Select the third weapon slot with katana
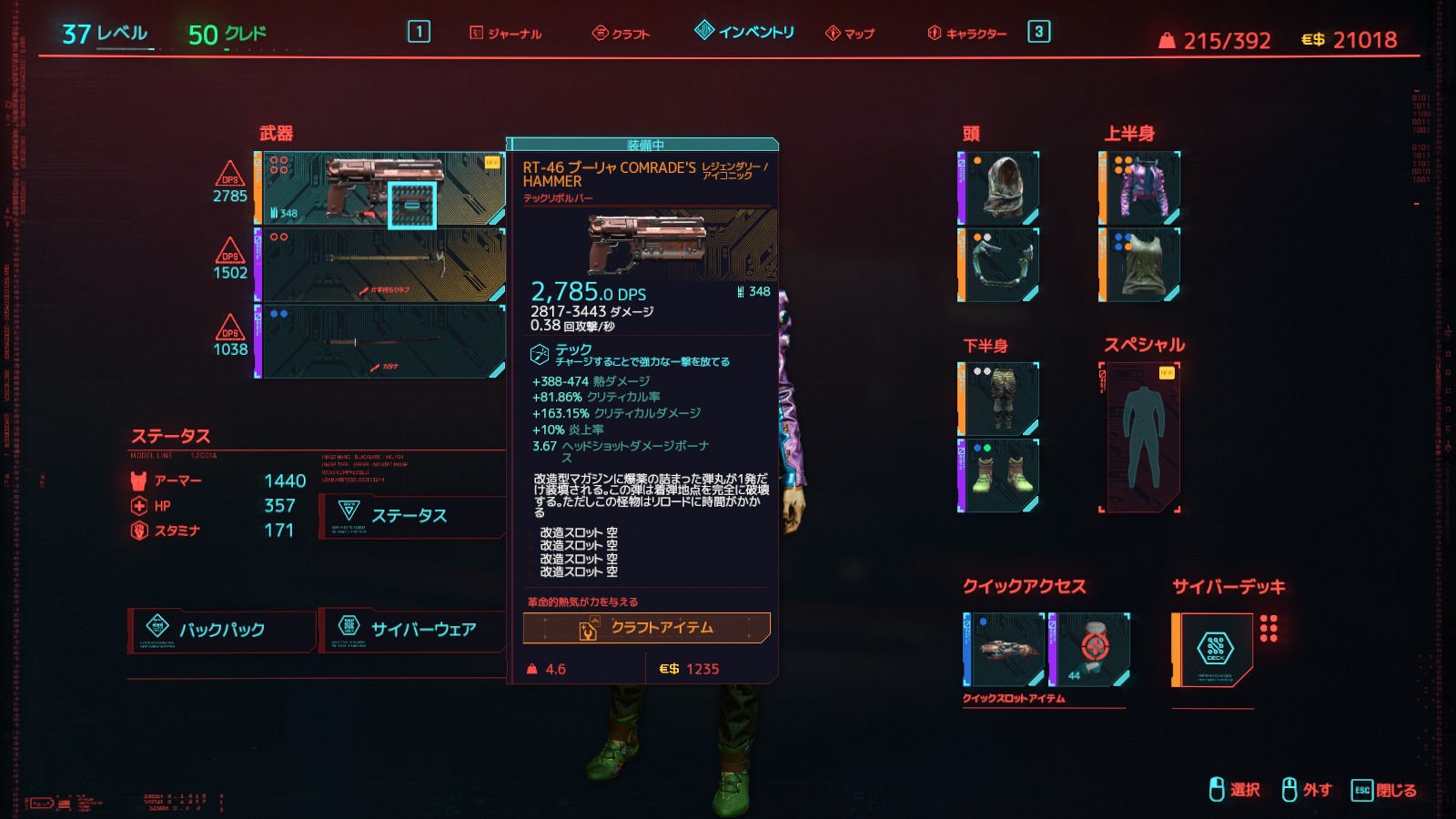This screenshot has height=819, width=1456. [382, 341]
